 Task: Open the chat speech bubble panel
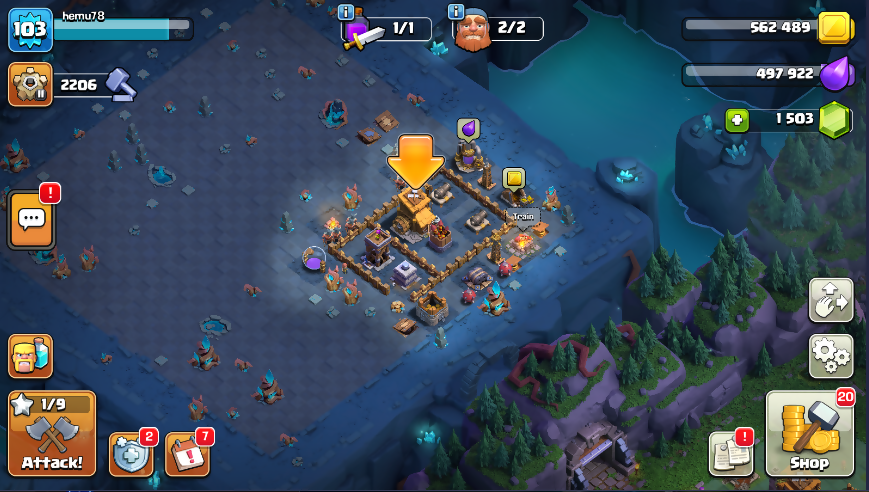click(31, 219)
